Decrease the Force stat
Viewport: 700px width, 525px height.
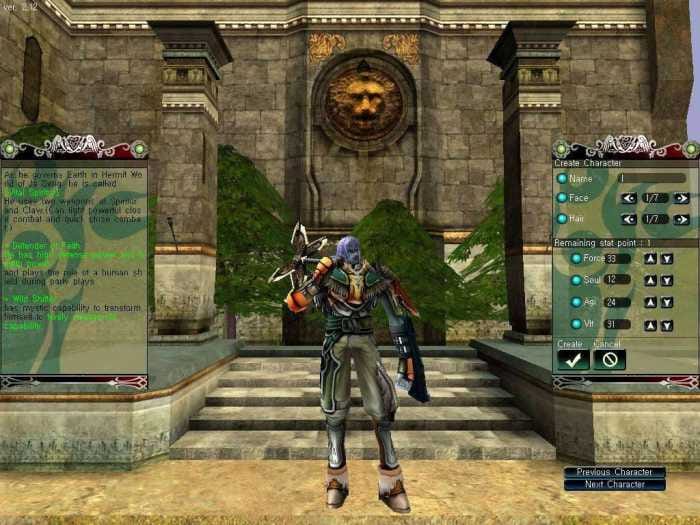point(667,259)
